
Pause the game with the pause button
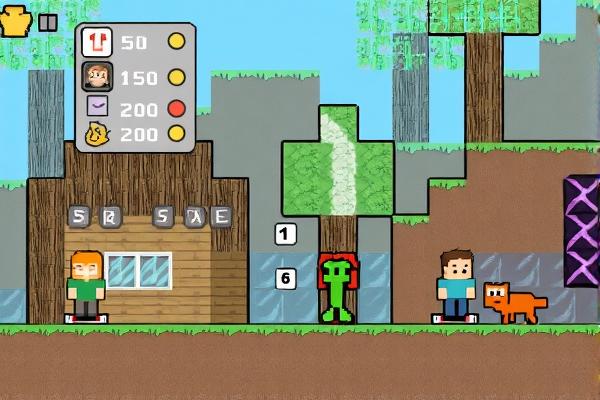47,23
